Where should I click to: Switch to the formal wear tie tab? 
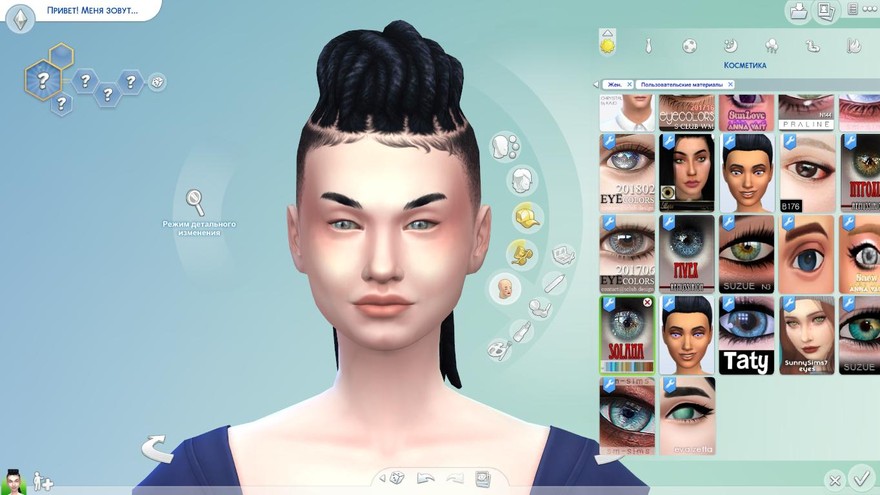(648, 45)
